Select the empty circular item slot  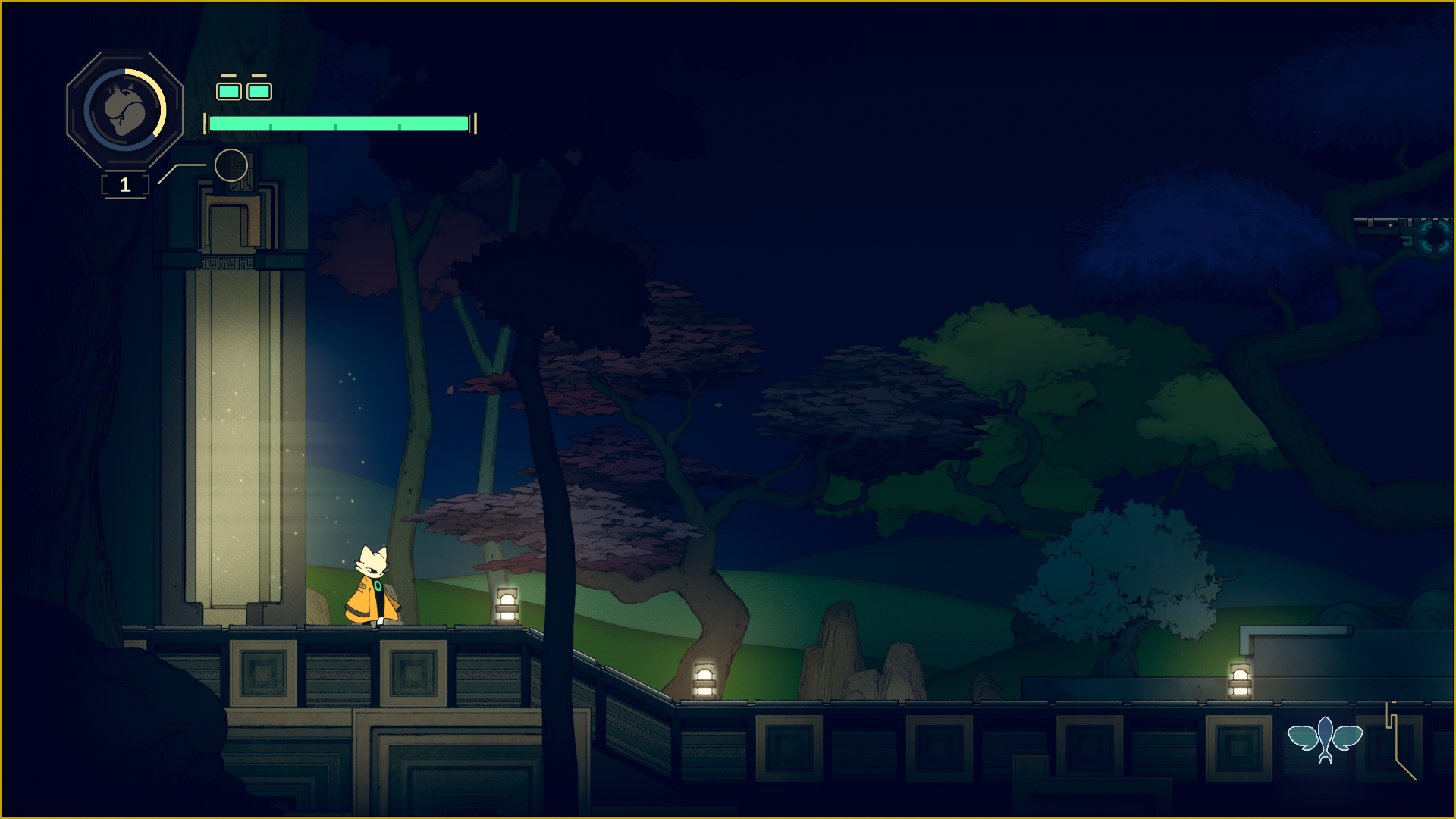231,165
